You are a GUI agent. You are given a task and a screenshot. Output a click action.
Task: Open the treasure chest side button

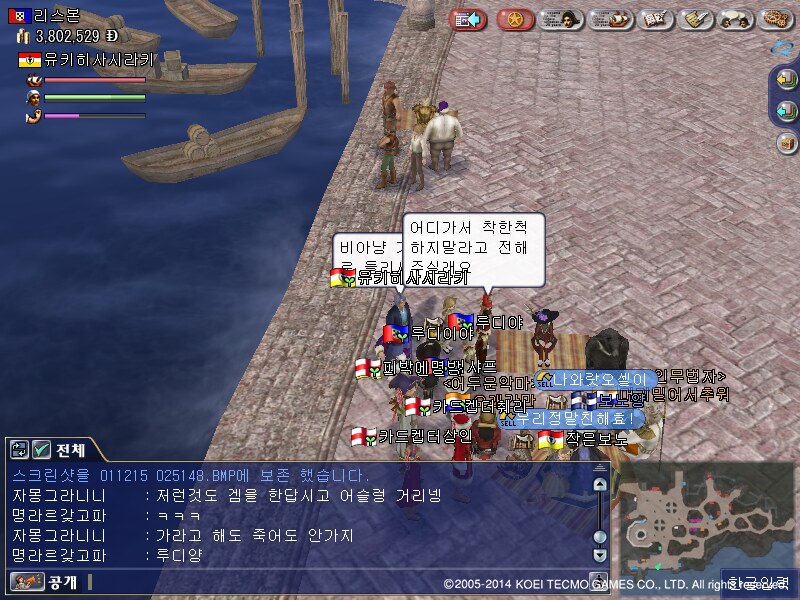(x=787, y=142)
